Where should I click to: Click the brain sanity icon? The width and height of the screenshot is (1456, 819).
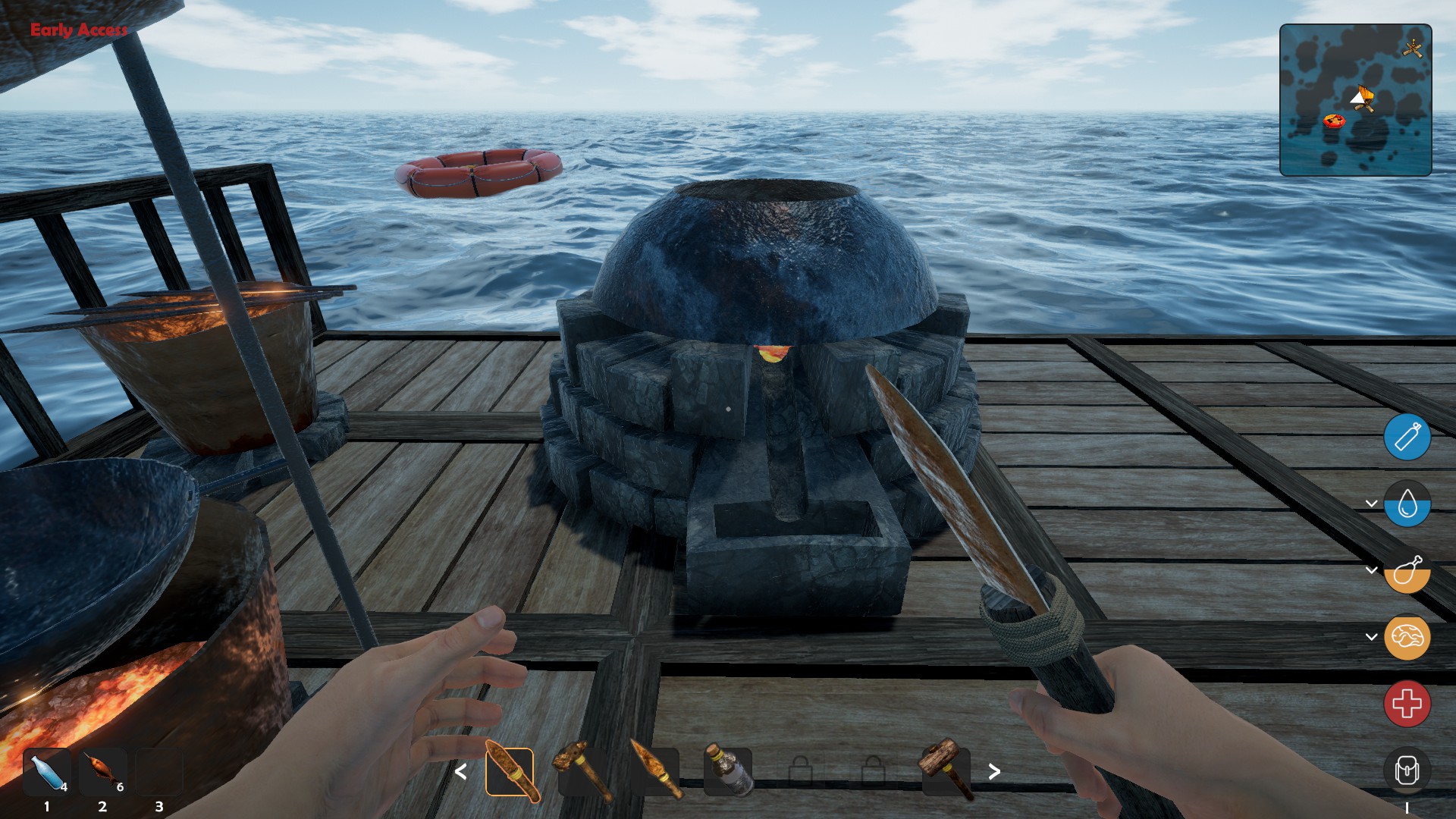point(1407,637)
